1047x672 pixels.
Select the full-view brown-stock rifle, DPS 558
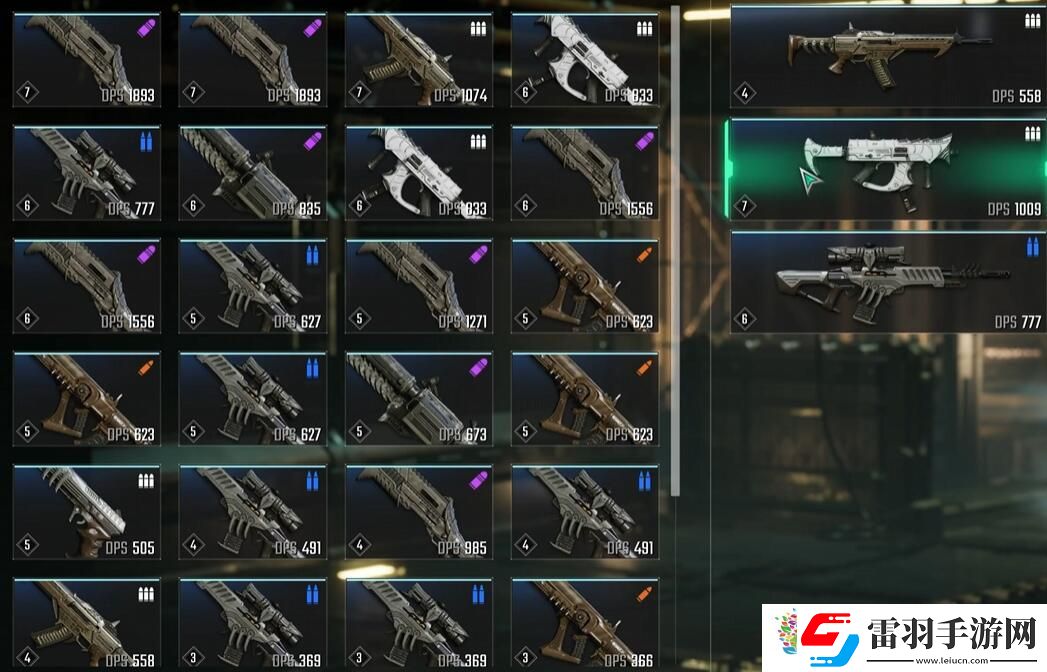point(885,57)
